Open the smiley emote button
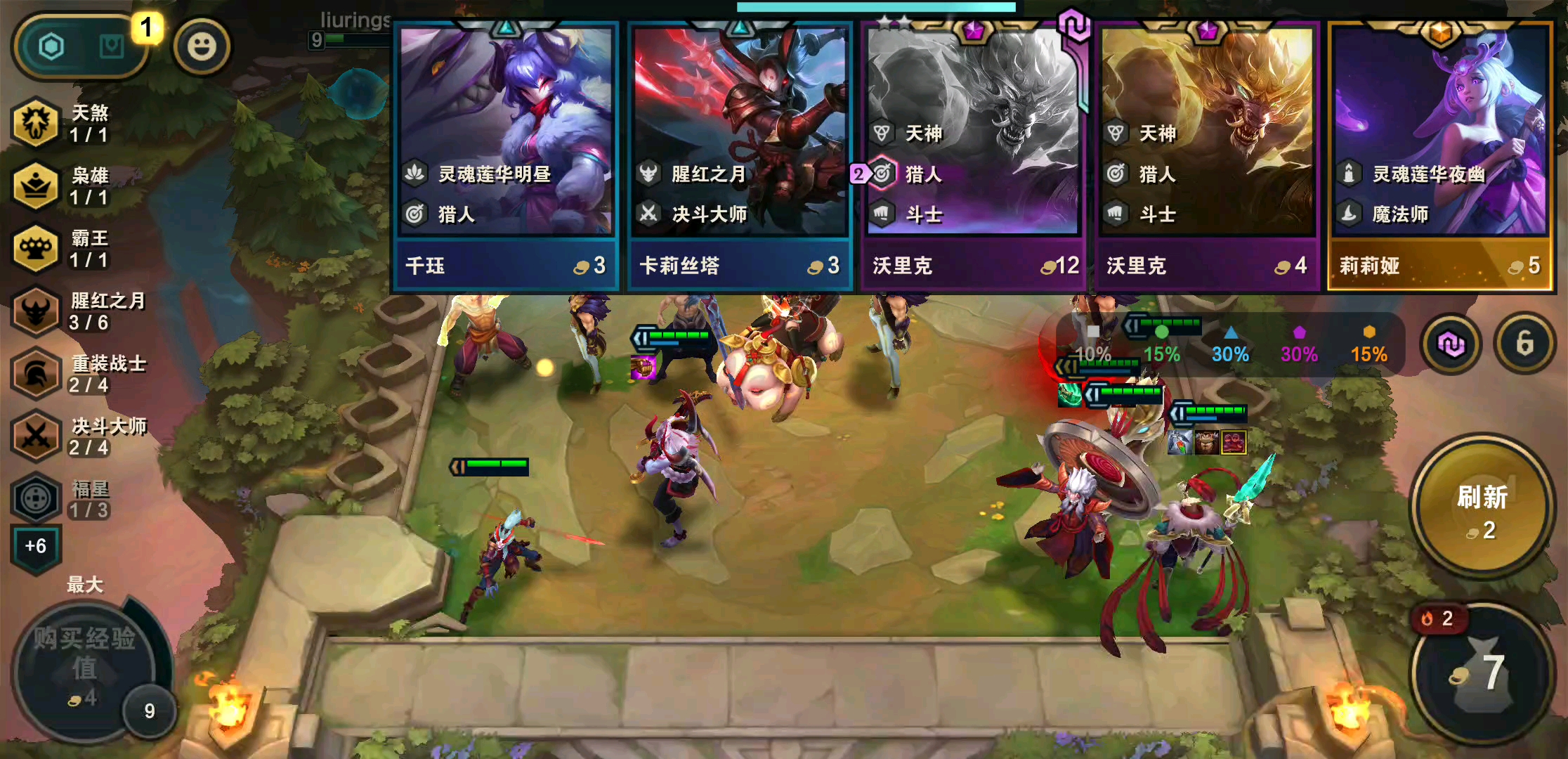The width and height of the screenshot is (1568, 759). click(x=202, y=47)
